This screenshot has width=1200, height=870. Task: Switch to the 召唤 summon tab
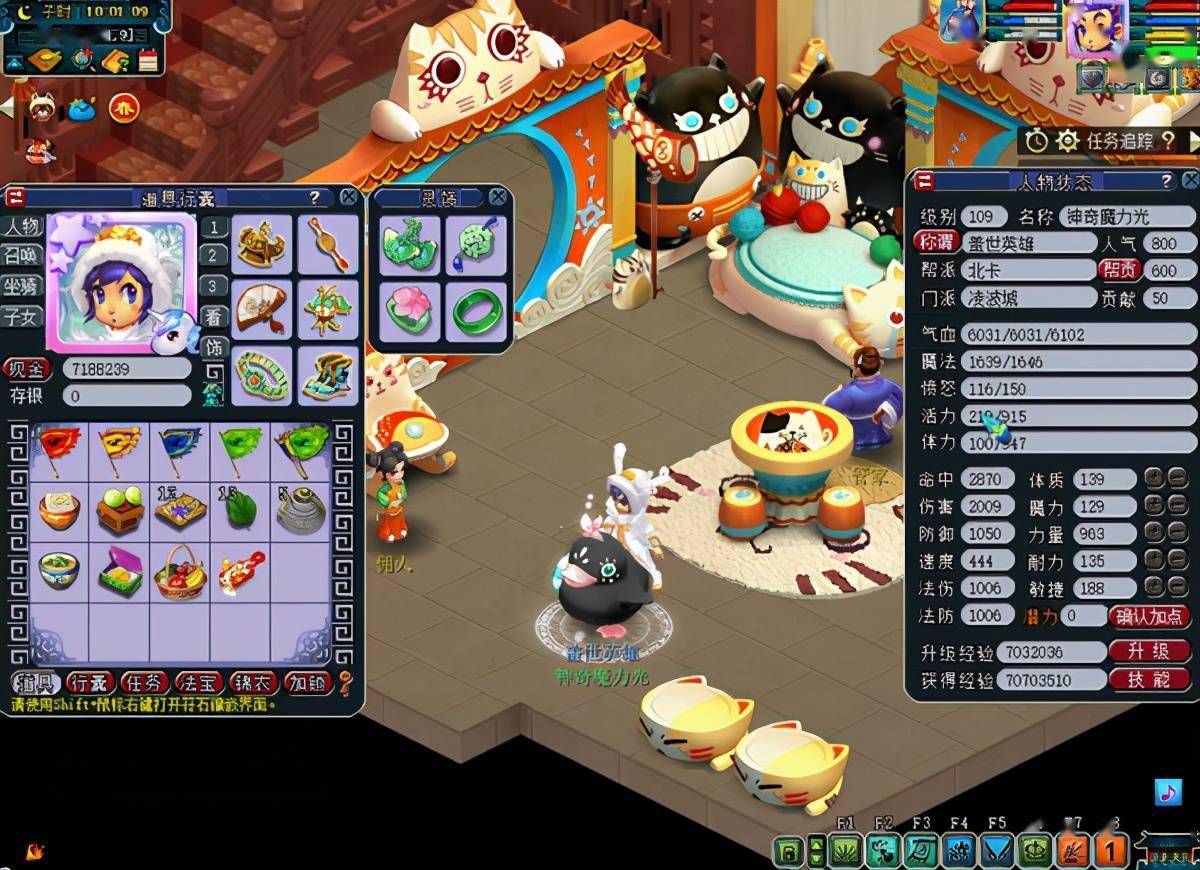point(21,256)
